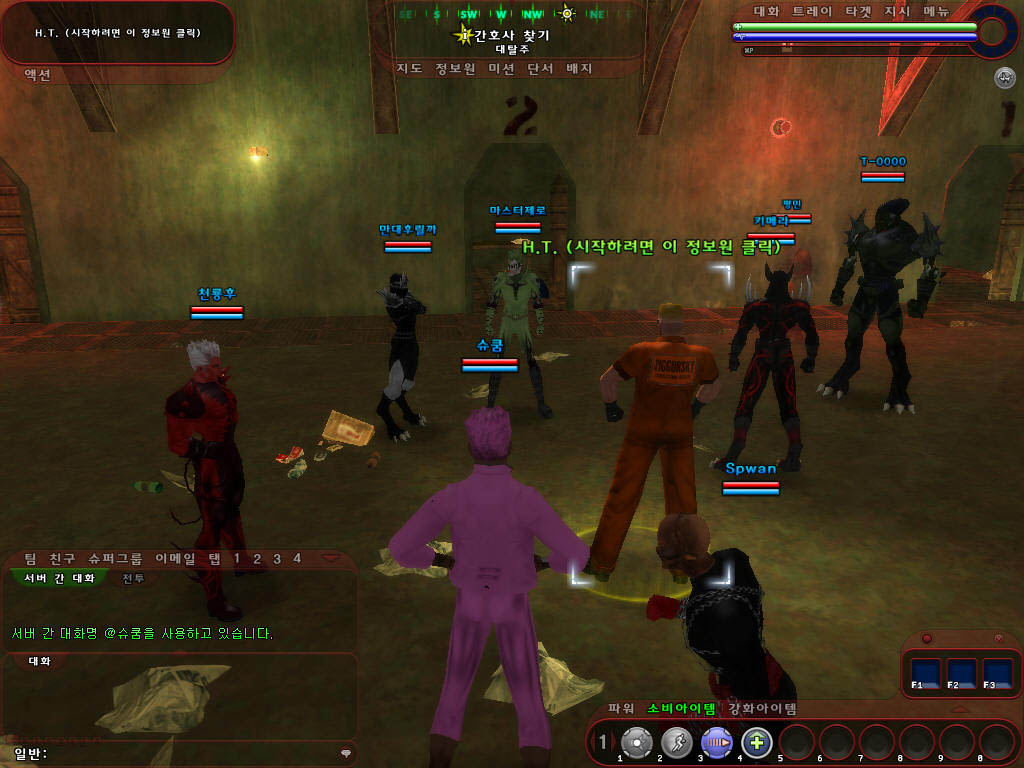
Task: Use the blue dash arrow power in slot 3
Action: click(x=716, y=742)
